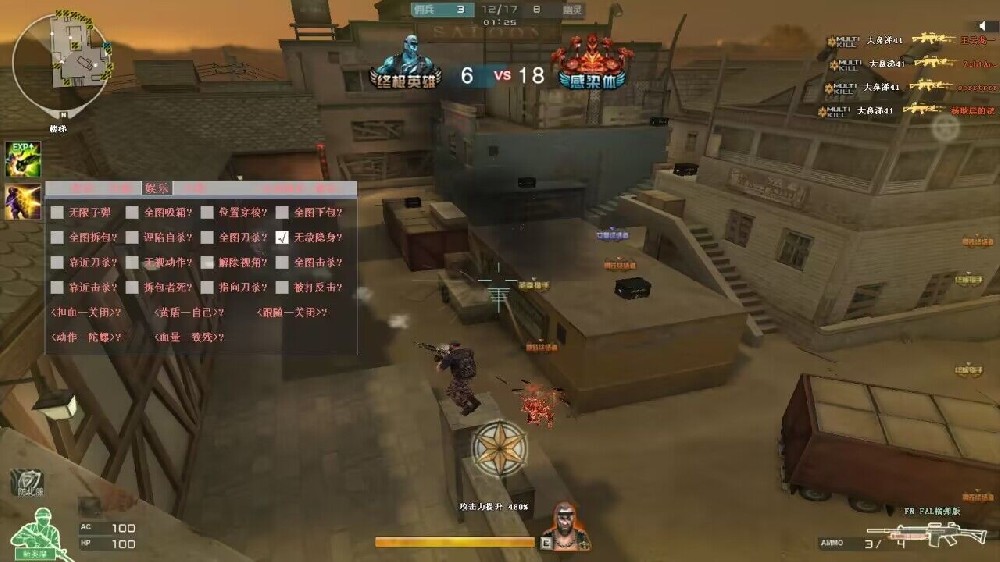
Task: Tick the 全图拆包 checkbox
Action: (x=57, y=238)
